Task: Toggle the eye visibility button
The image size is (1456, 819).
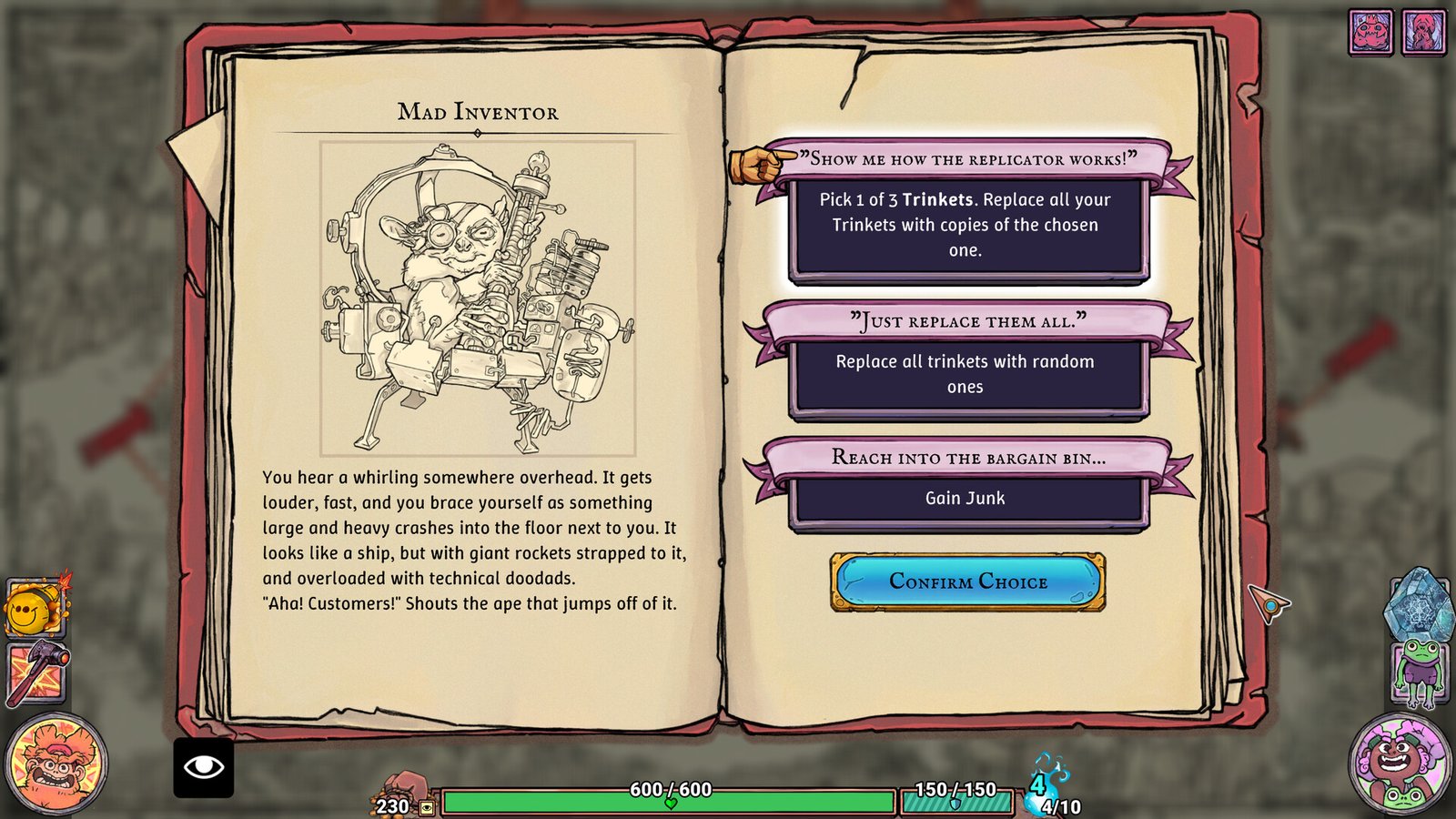Action: [x=204, y=767]
